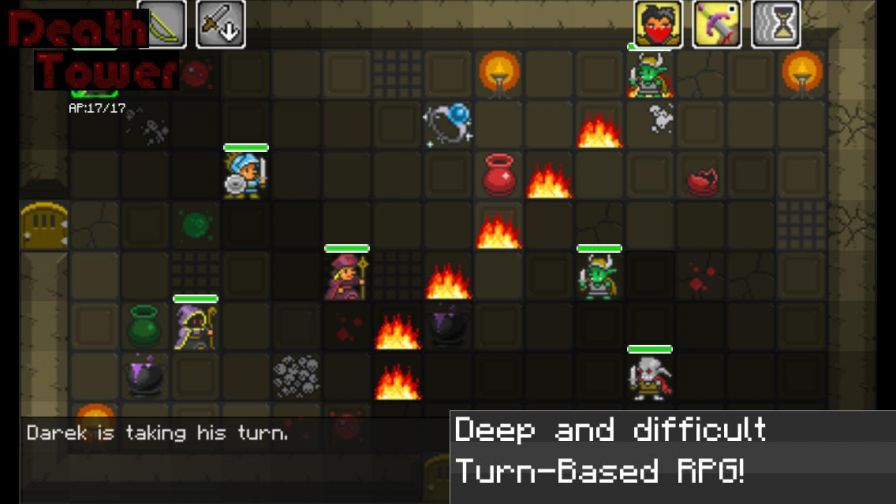896x504 pixels.
Task: Open the masked rogue character portrait
Action: point(658,24)
